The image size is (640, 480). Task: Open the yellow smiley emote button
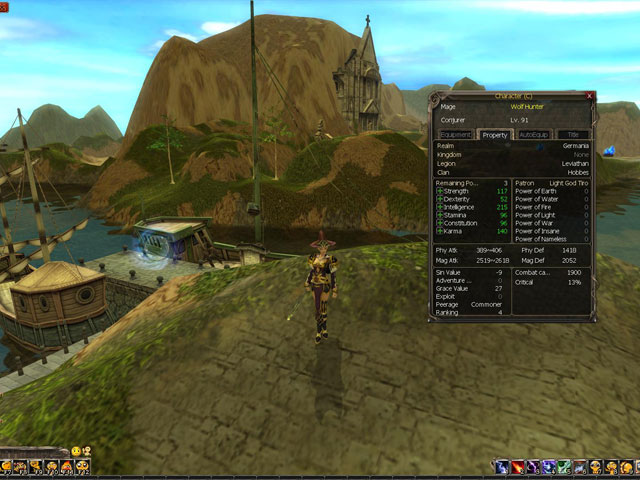click(x=75, y=451)
